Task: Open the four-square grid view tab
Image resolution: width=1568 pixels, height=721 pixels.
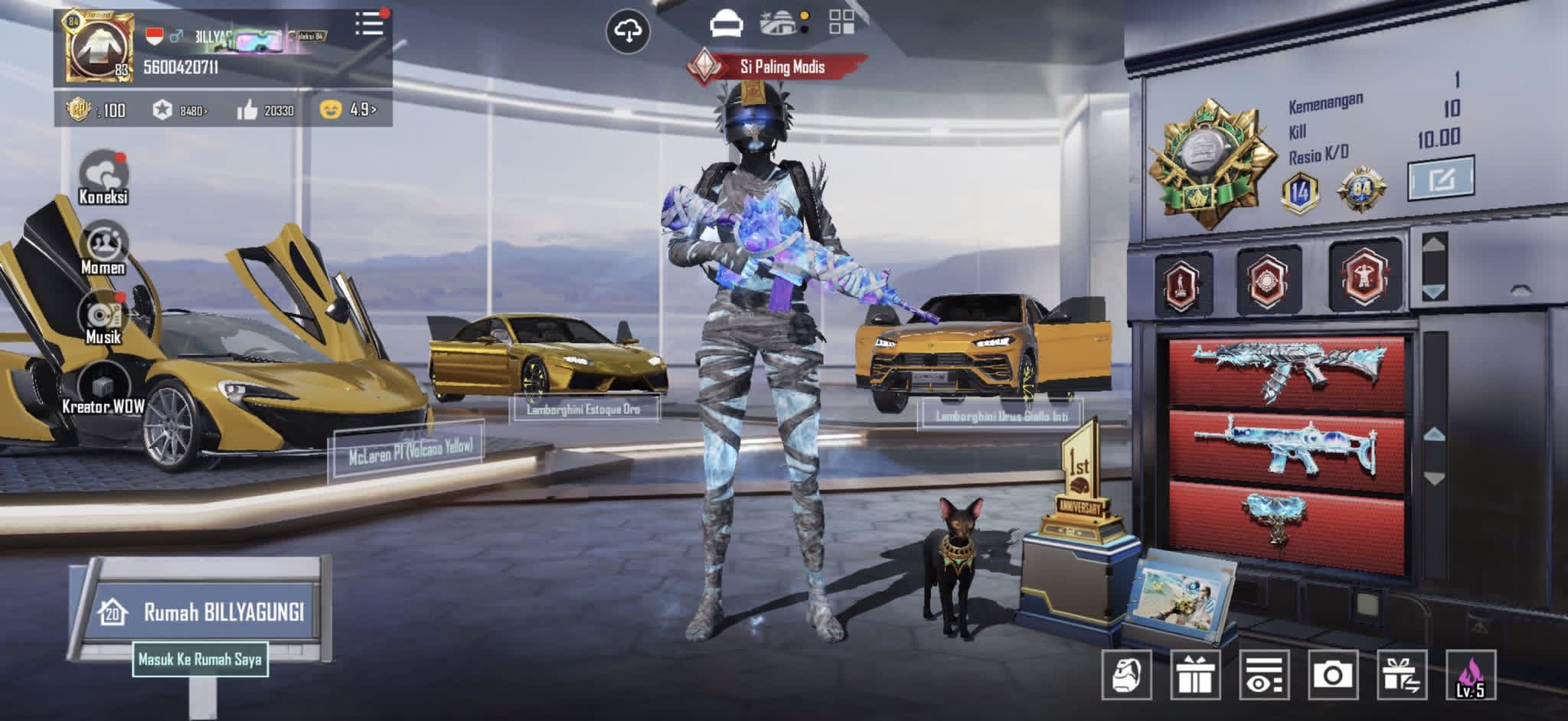Action: point(841,23)
